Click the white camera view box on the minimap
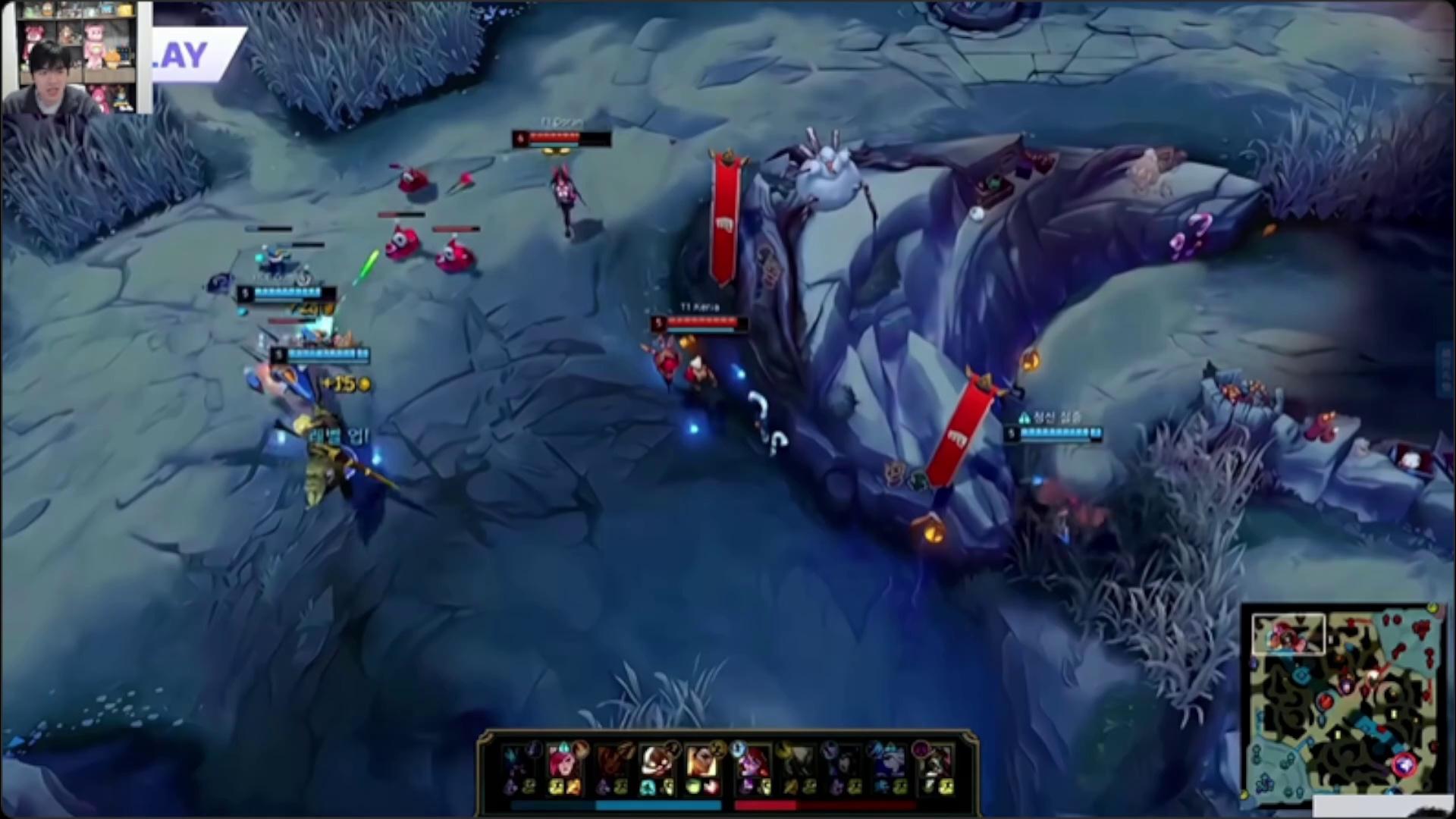 [1288, 634]
